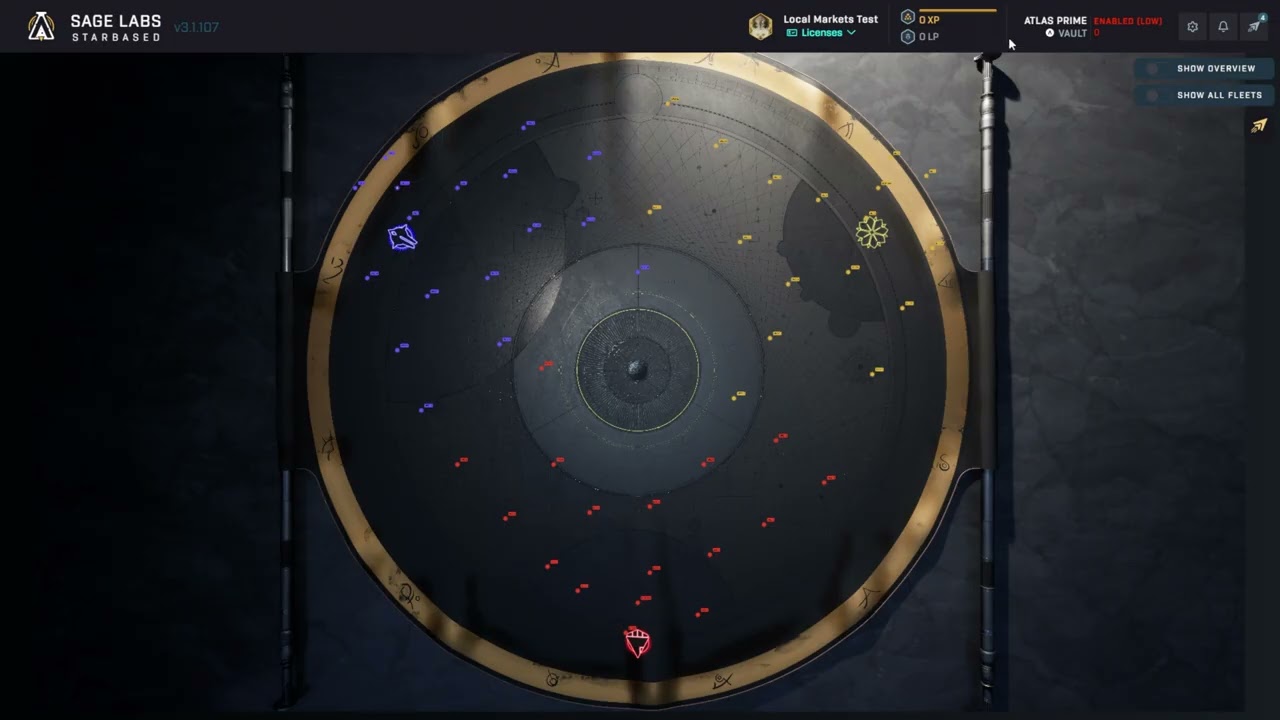Click the central star of the starmap
Screen dimensions: 1280x720
[638, 370]
